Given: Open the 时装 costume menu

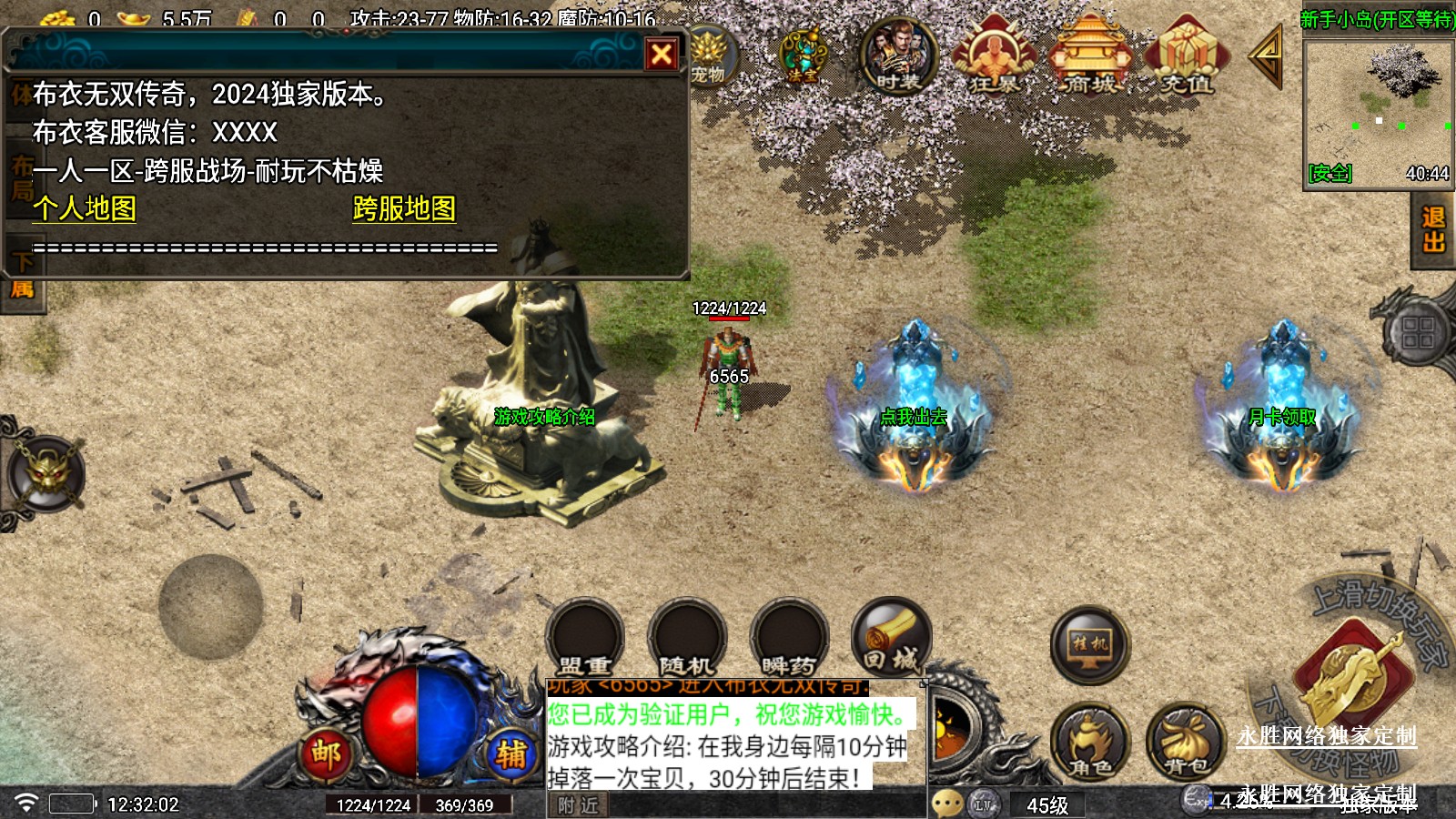Looking at the screenshot, I should pyautogui.click(x=898, y=57).
